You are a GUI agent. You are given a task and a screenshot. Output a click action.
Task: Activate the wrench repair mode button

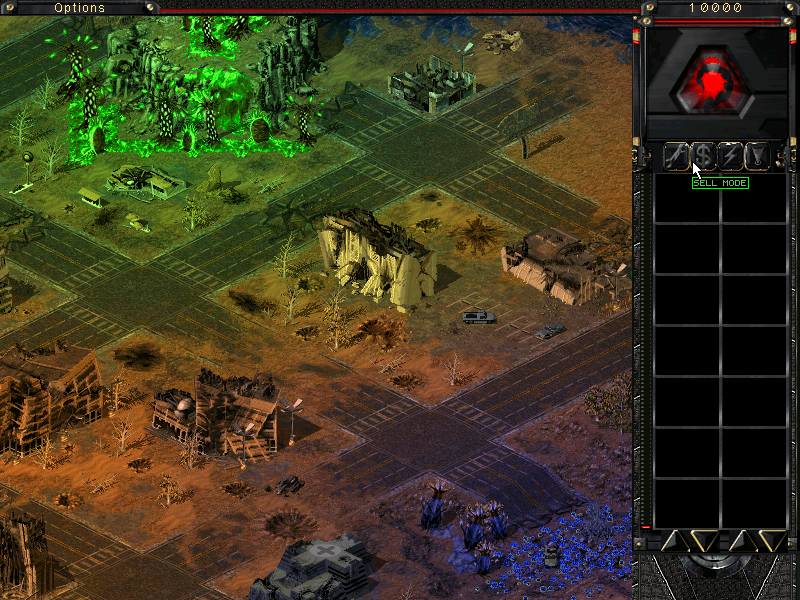676,156
